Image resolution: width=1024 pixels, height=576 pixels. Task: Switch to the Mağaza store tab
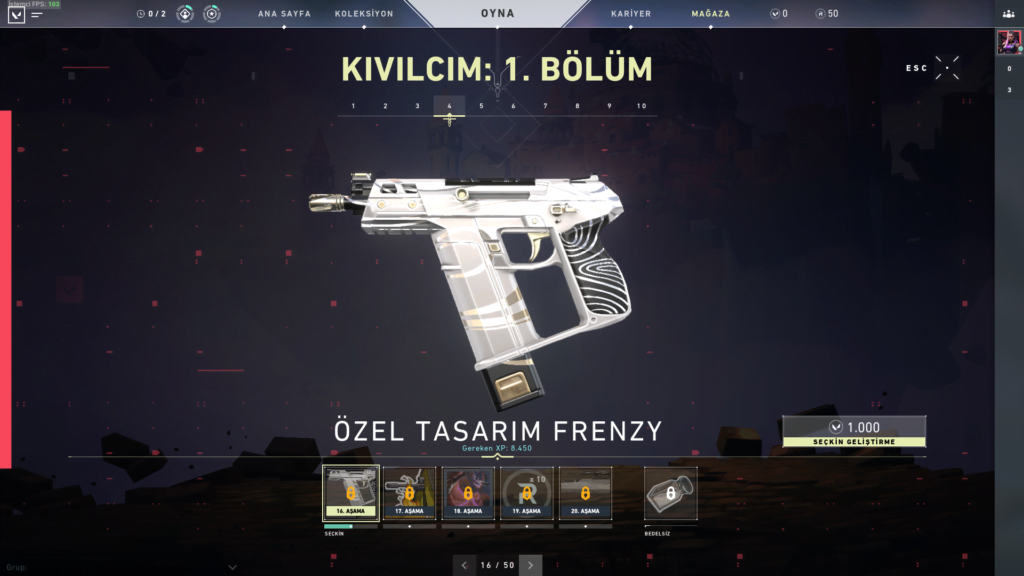click(x=710, y=14)
